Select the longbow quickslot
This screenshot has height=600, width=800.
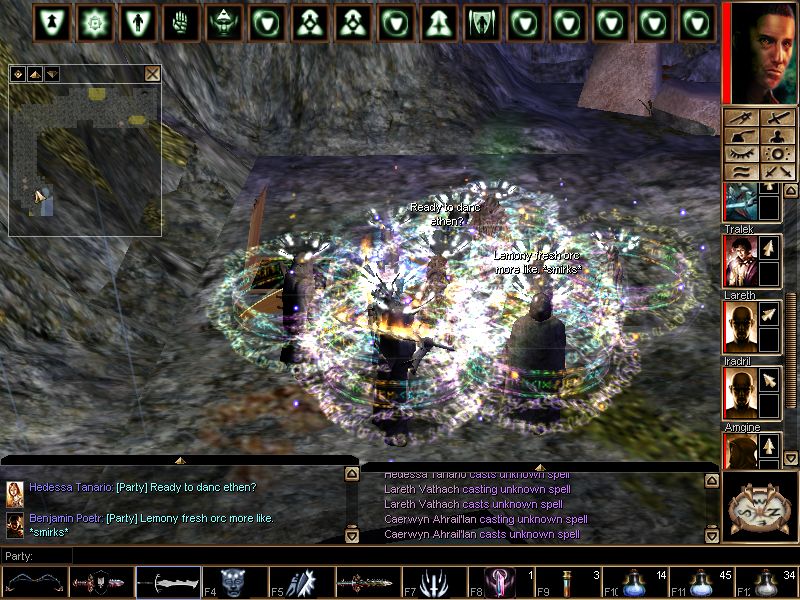[x=35, y=583]
